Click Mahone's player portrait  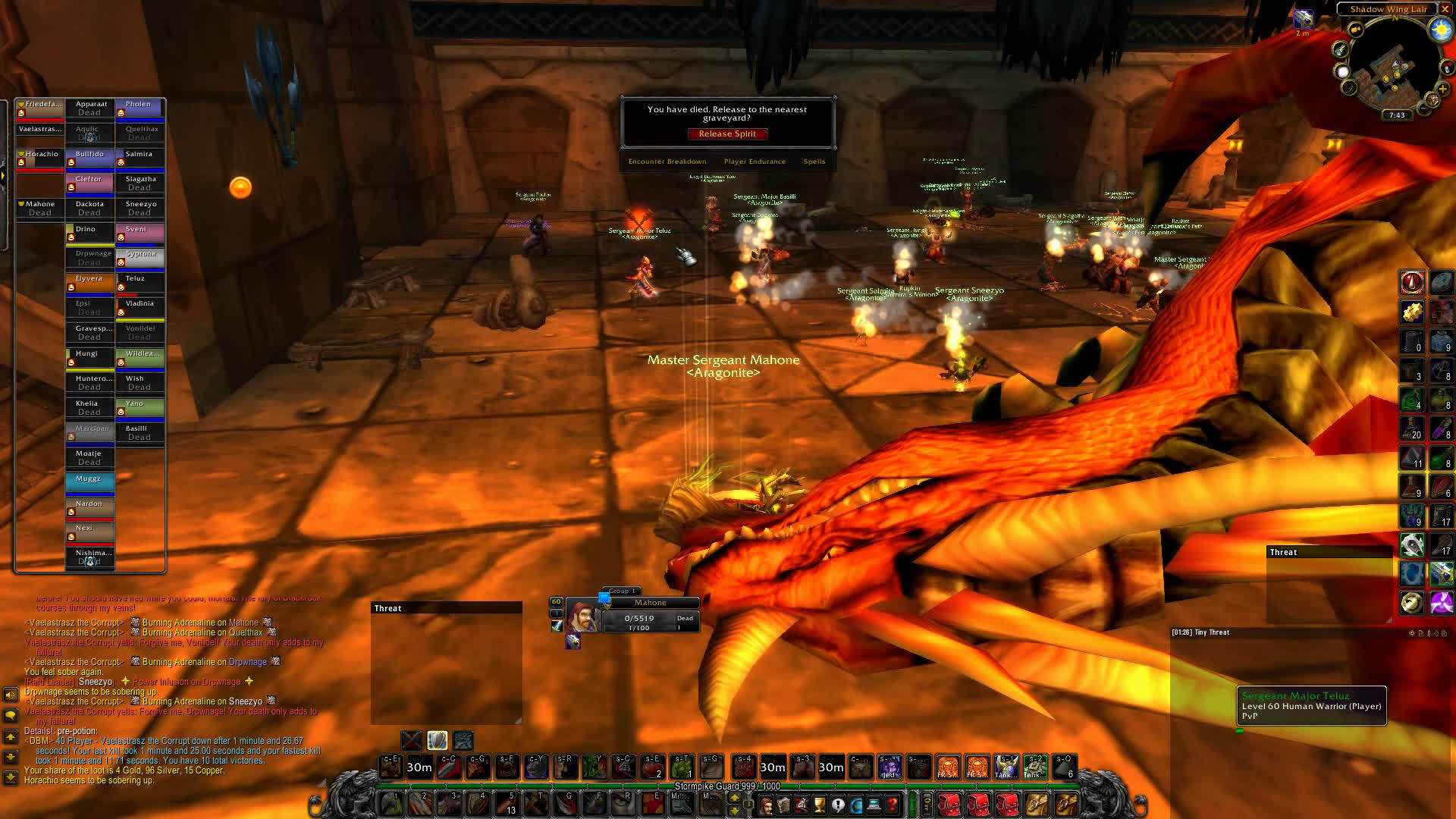pos(582,614)
